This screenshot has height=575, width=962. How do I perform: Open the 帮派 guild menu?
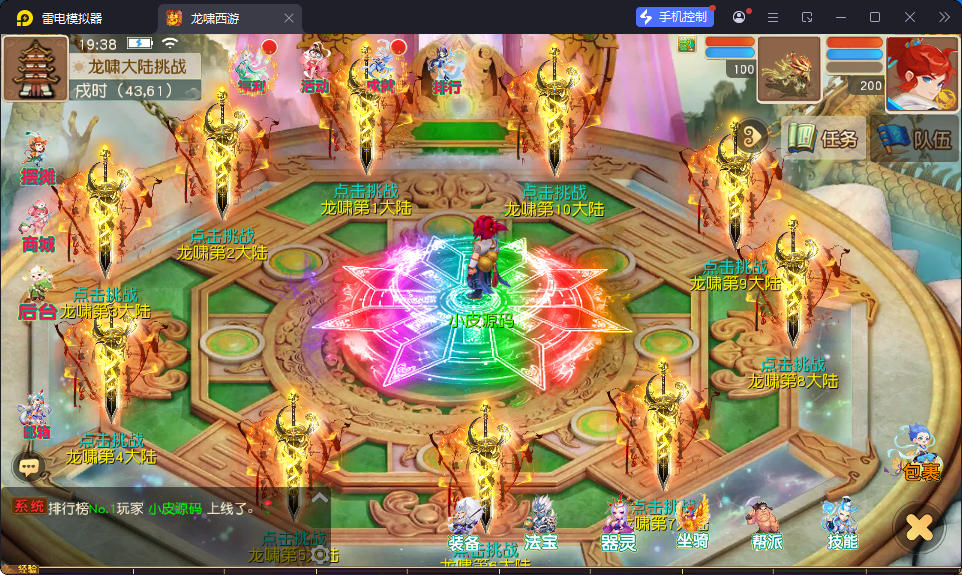[766, 525]
